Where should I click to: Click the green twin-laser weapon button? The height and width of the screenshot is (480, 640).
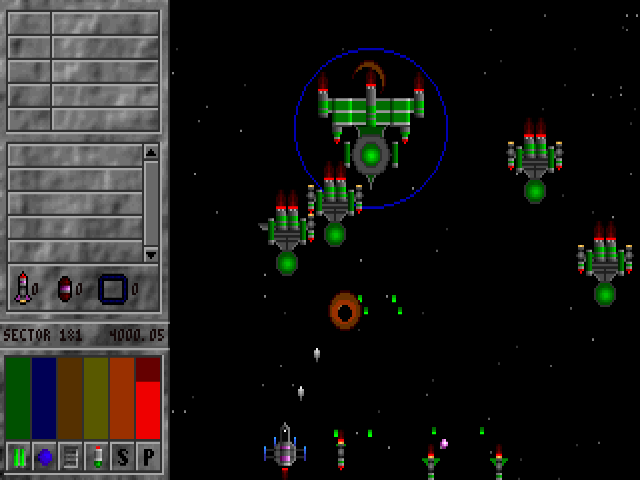18,456
